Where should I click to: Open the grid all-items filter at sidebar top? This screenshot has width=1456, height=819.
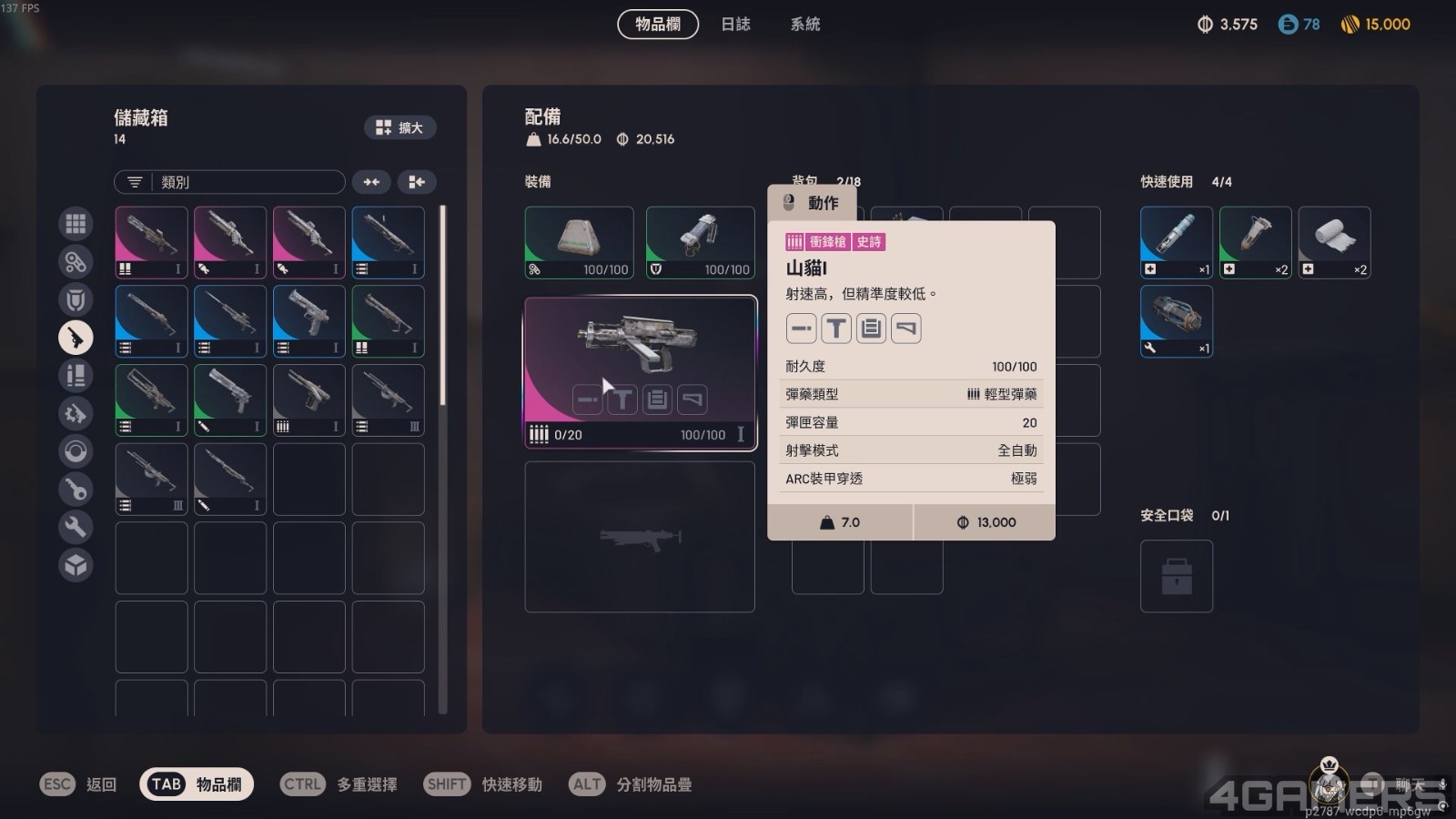pos(76,223)
